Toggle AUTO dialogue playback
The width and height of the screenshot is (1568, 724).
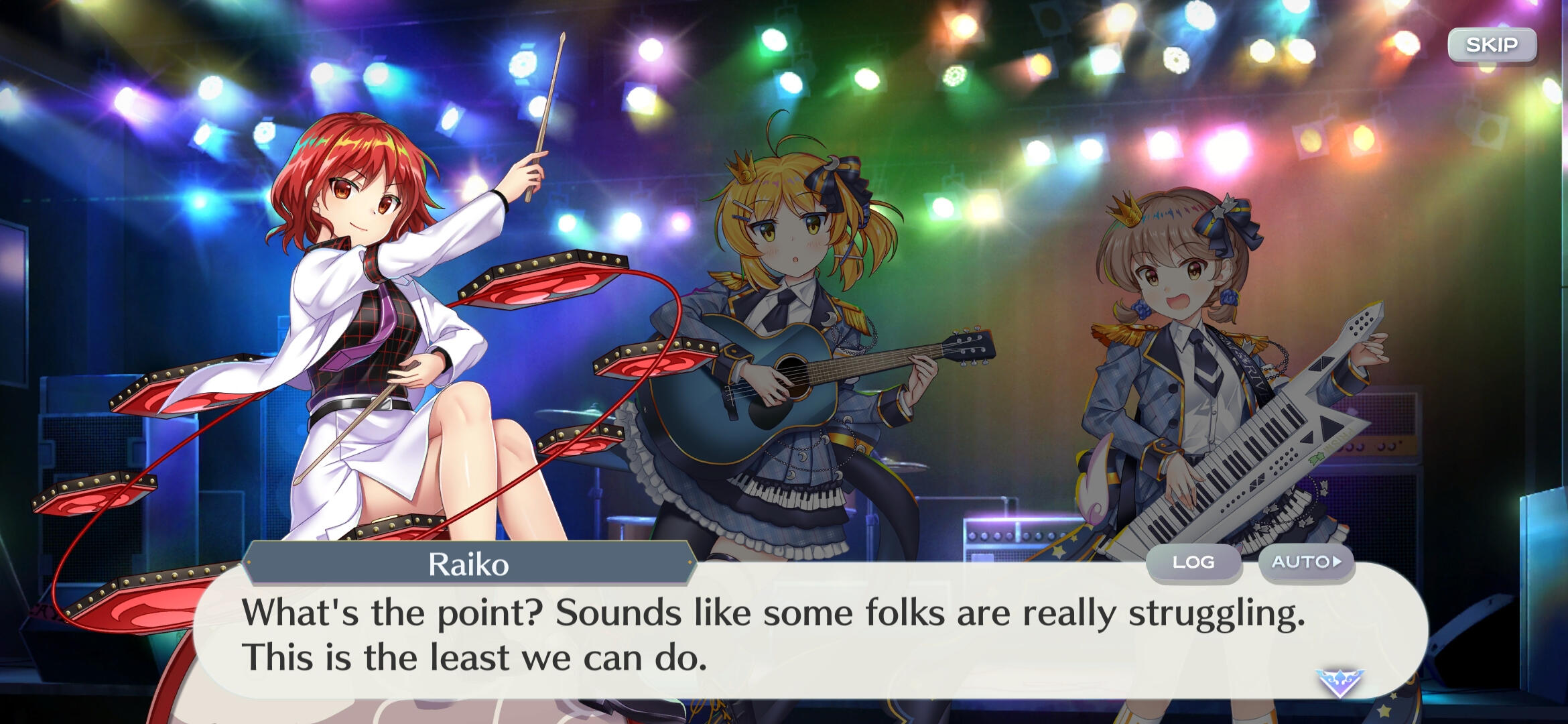point(1306,562)
